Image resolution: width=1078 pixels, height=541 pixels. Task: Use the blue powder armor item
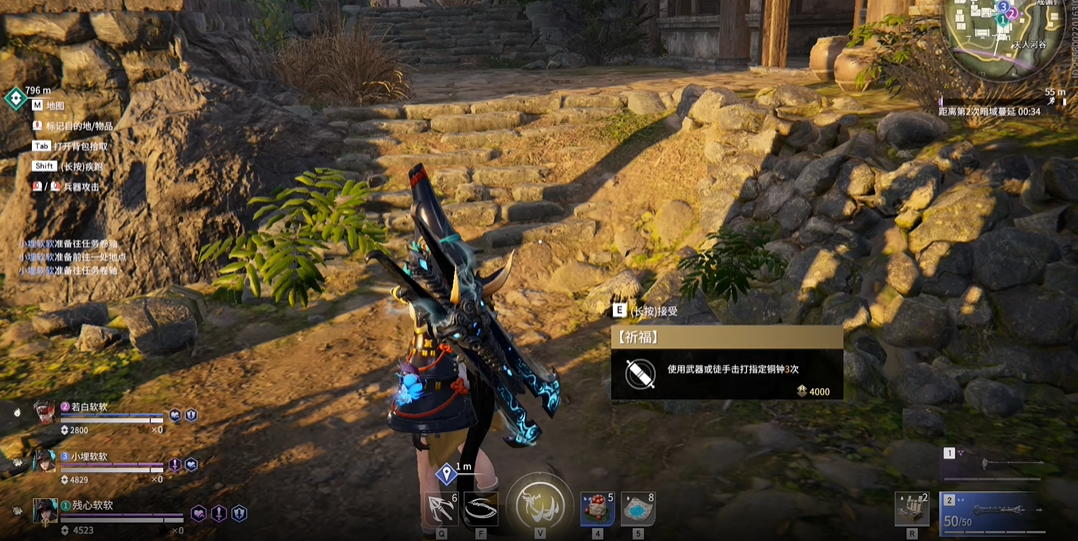click(638, 509)
